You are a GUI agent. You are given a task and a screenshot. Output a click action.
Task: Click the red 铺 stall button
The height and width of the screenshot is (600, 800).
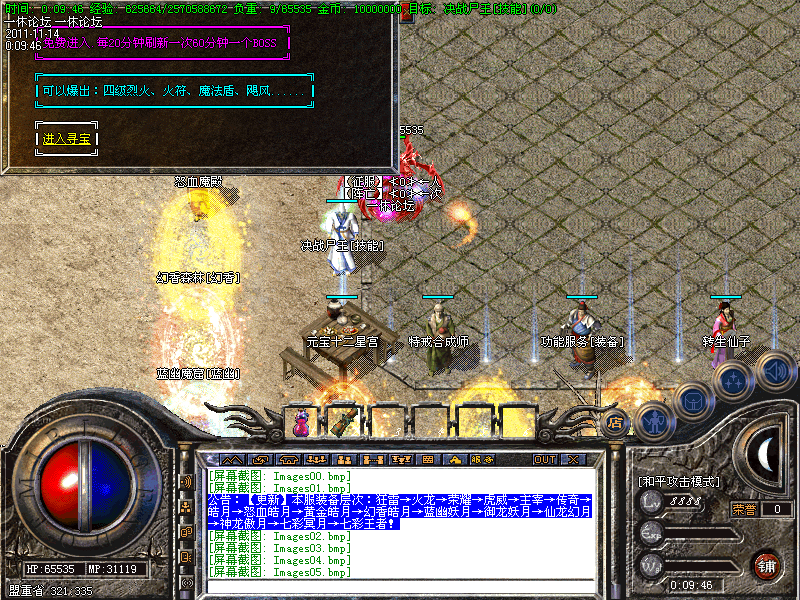click(x=766, y=565)
